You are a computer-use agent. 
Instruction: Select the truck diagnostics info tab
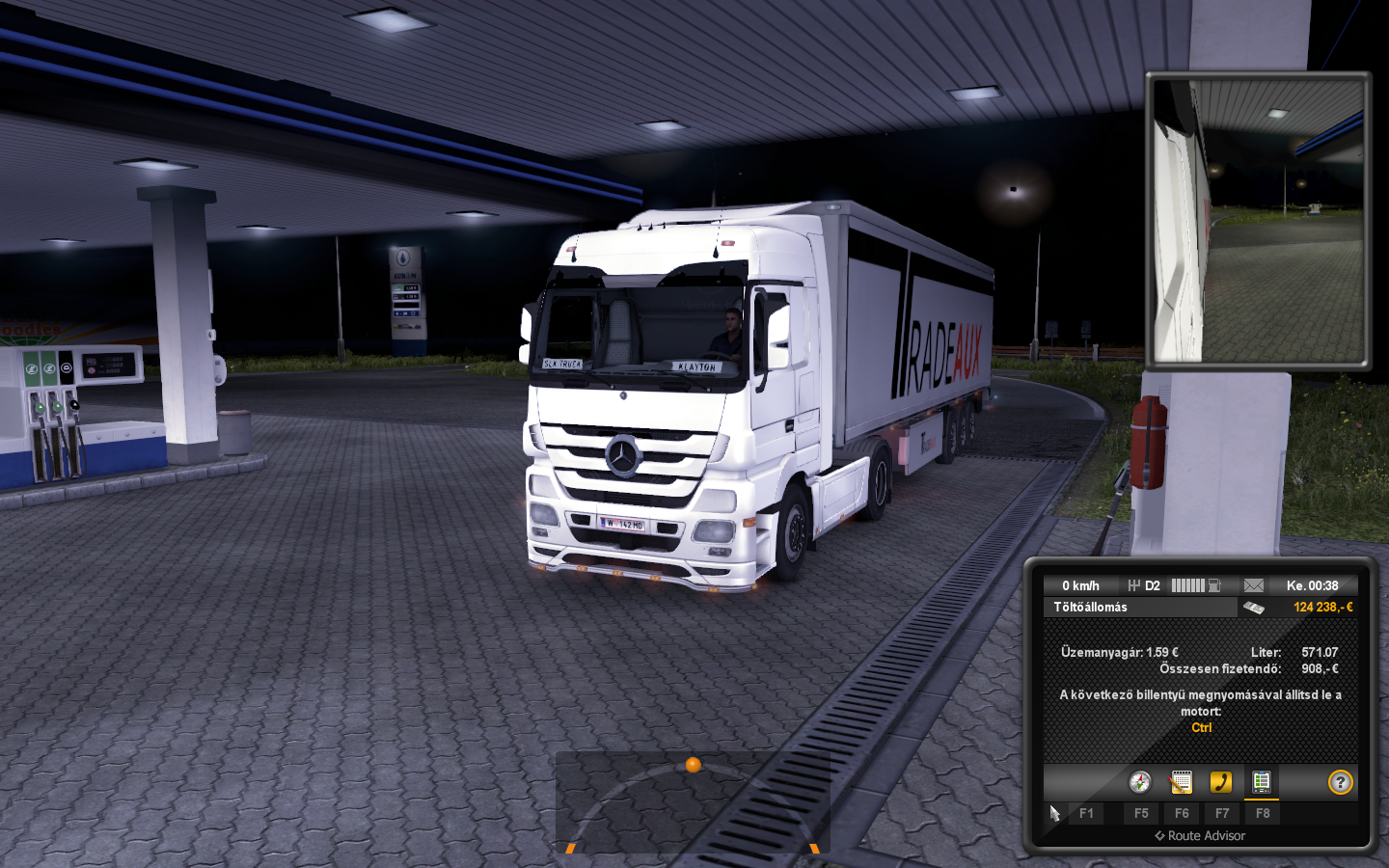[1261, 782]
